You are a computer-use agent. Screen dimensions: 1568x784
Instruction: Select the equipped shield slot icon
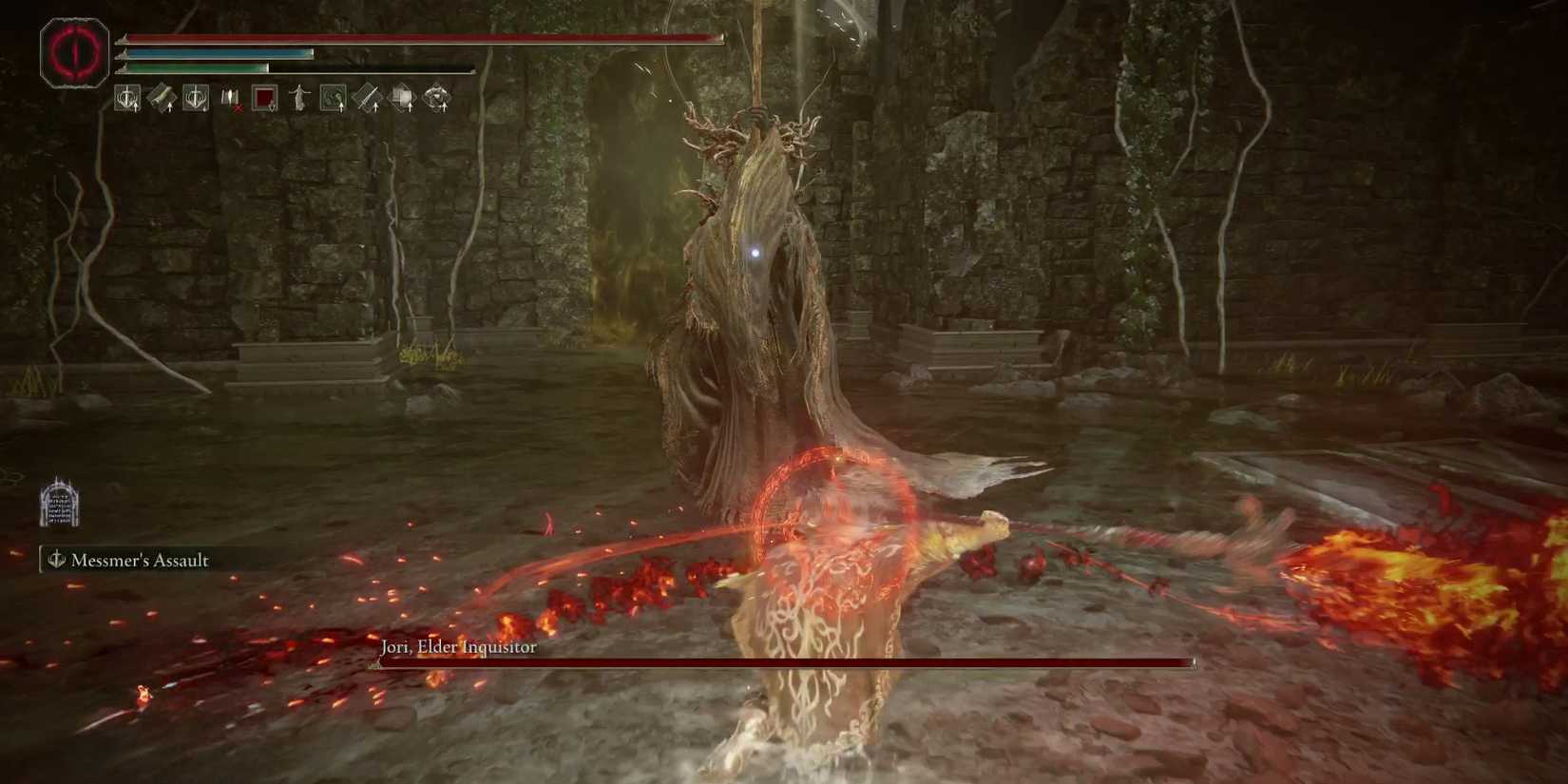162,98
